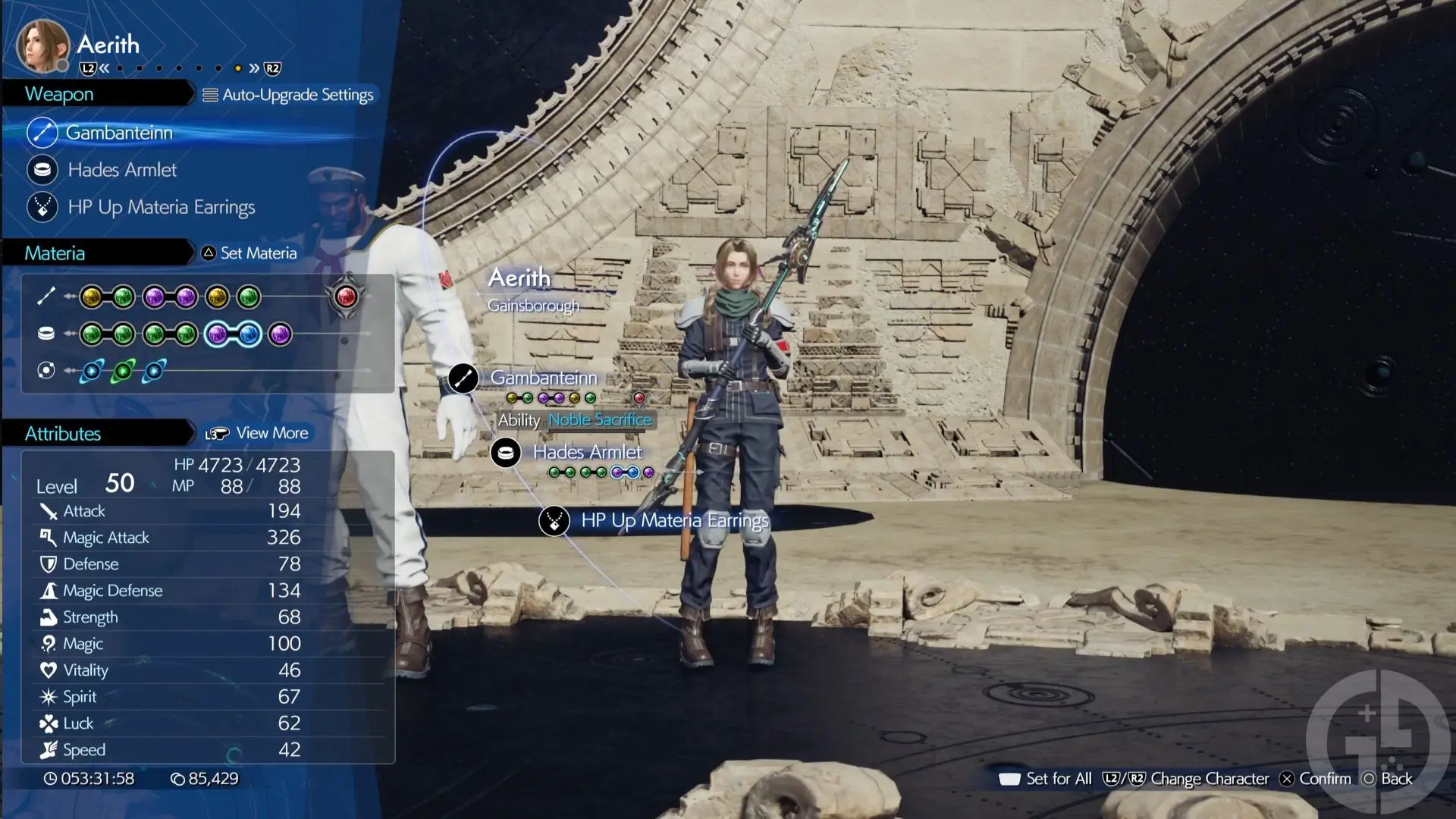Select the Magic Defense shield icon
1456x819 pixels.
pos(49,590)
